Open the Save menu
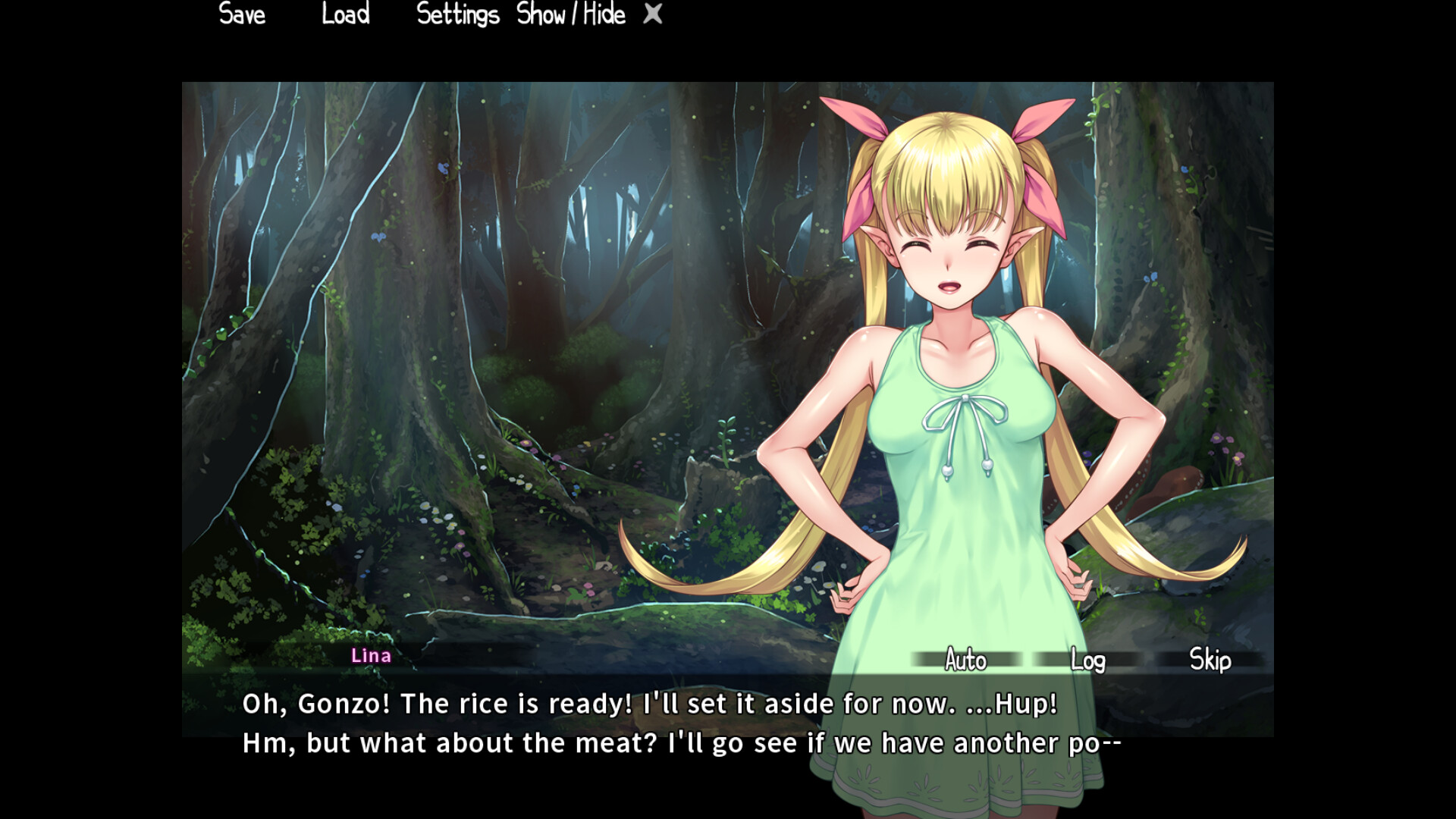 coord(242,14)
